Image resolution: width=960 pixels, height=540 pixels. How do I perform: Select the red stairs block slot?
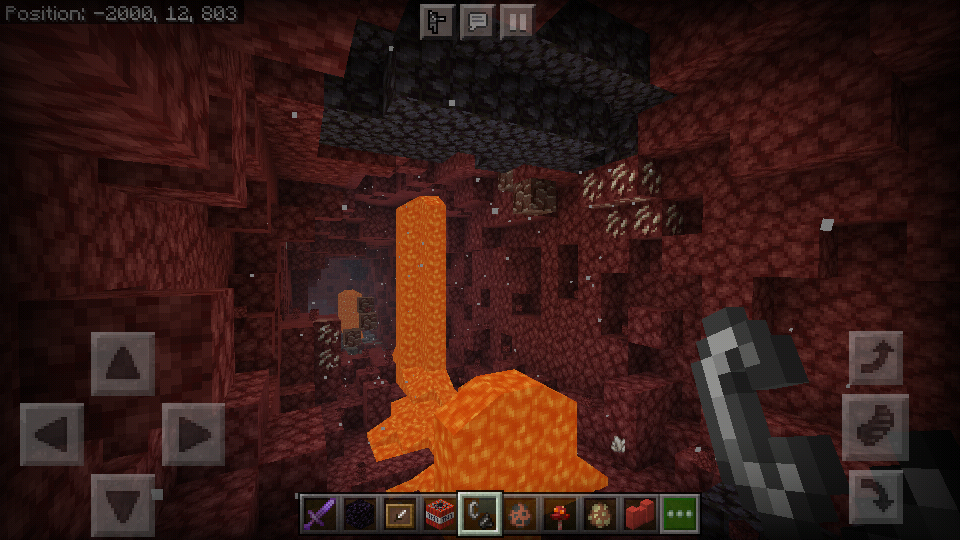(x=639, y=514)
